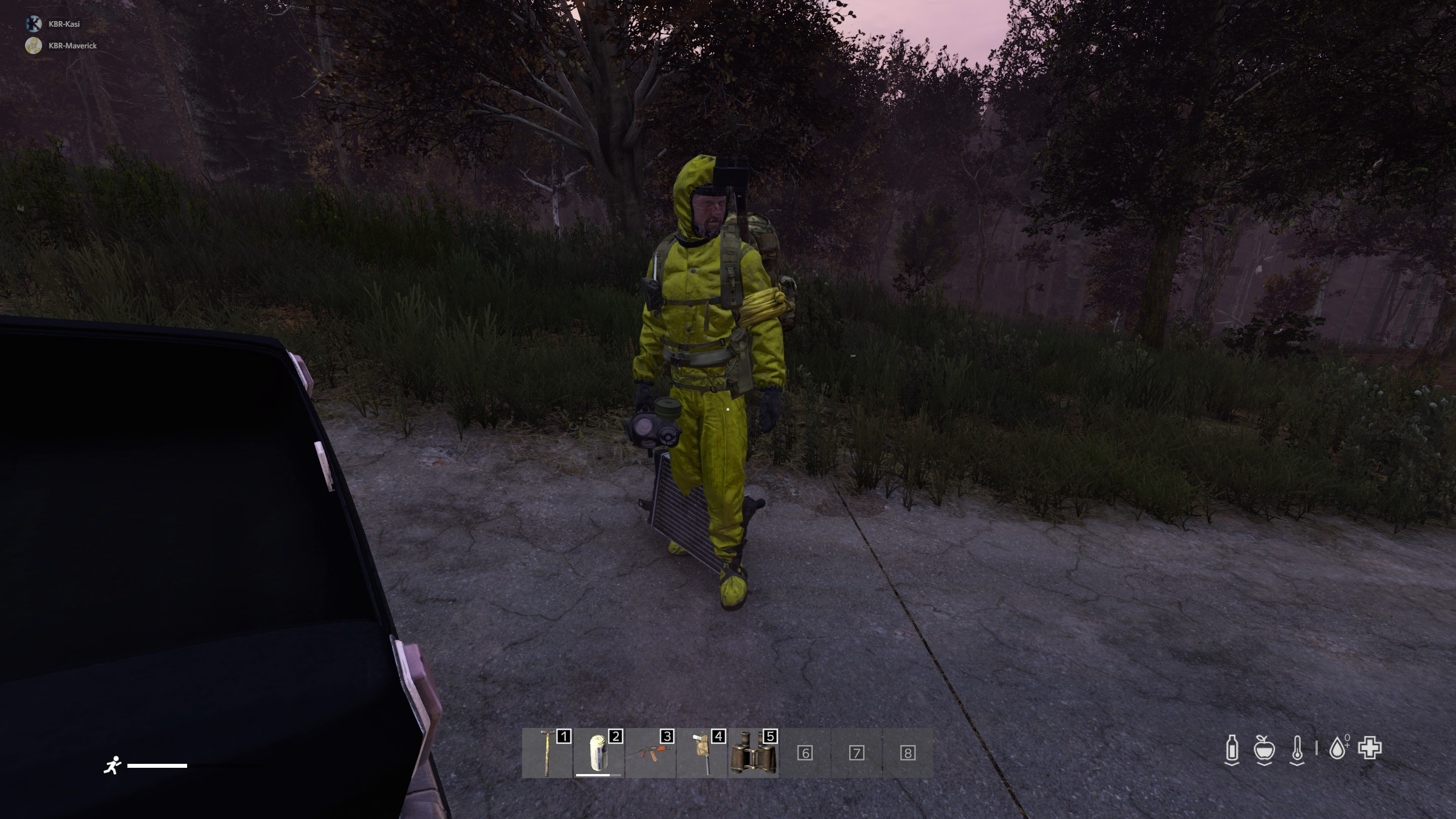1456x819 pixels.
Task: Select the sledgehammer in hotbar slot 1
Action: pos(547,753)
